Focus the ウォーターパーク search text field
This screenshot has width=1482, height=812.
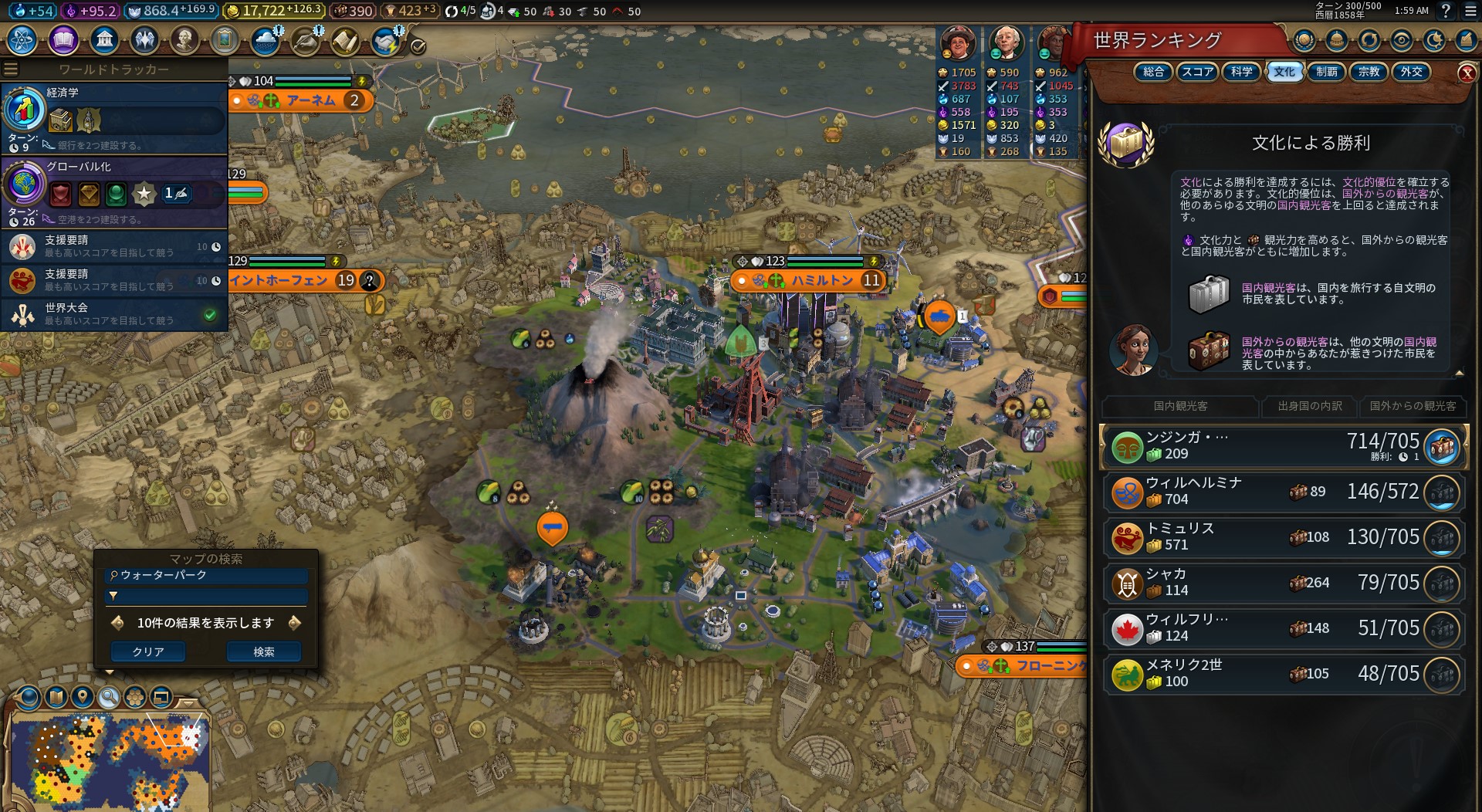(x=208, y=576)
